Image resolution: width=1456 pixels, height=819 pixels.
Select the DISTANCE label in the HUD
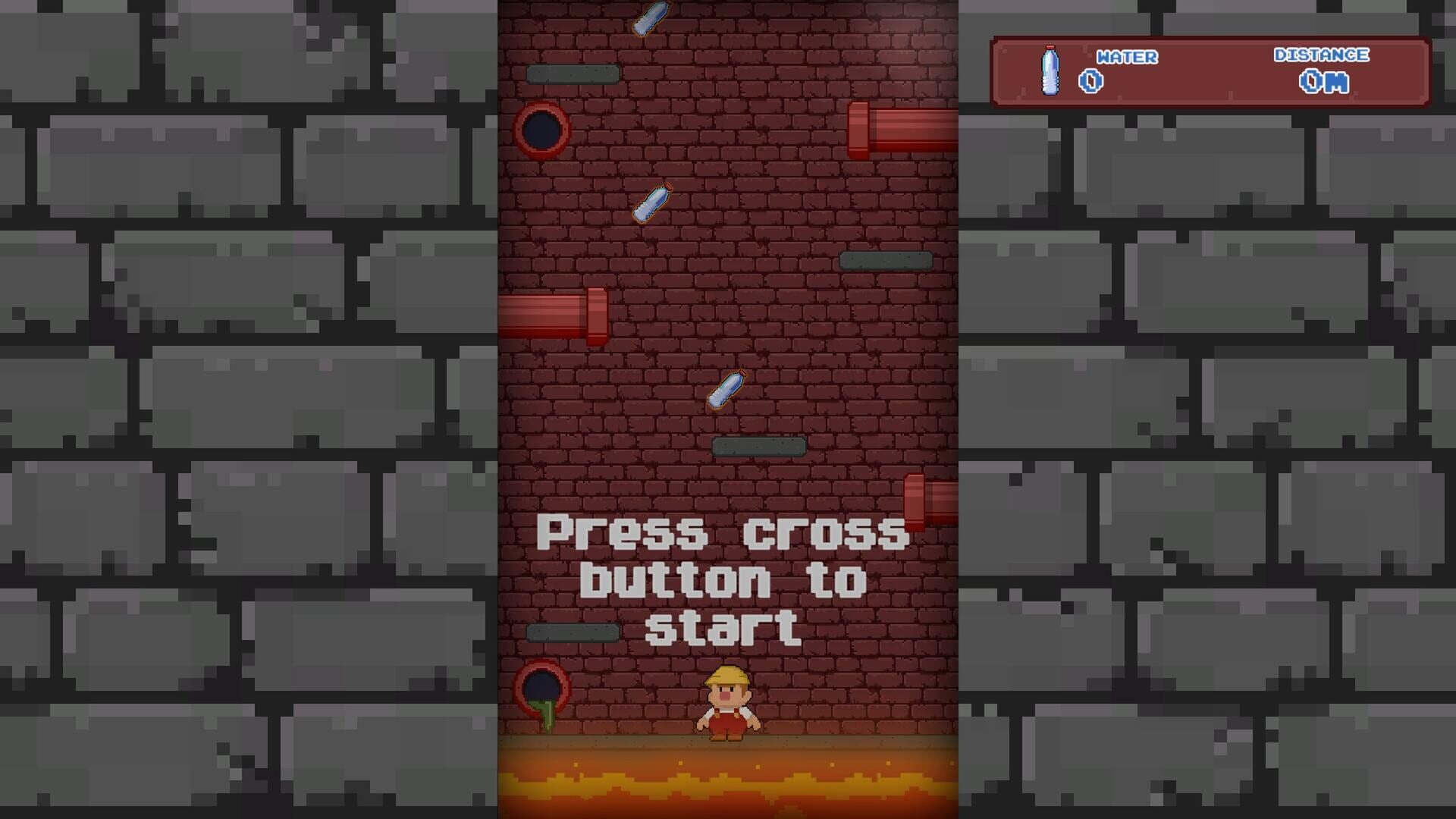(x=1321, y=55)
